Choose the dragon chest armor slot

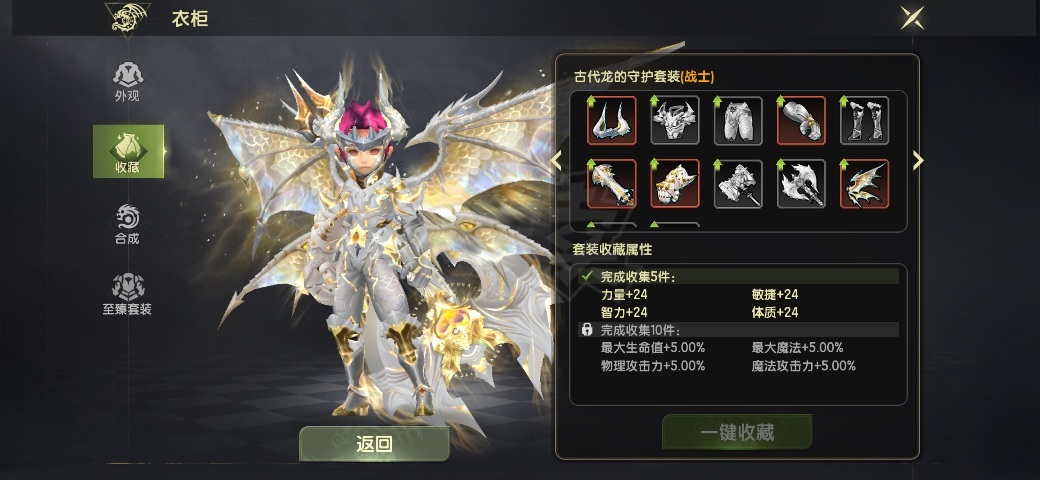[x=675, y=121]
